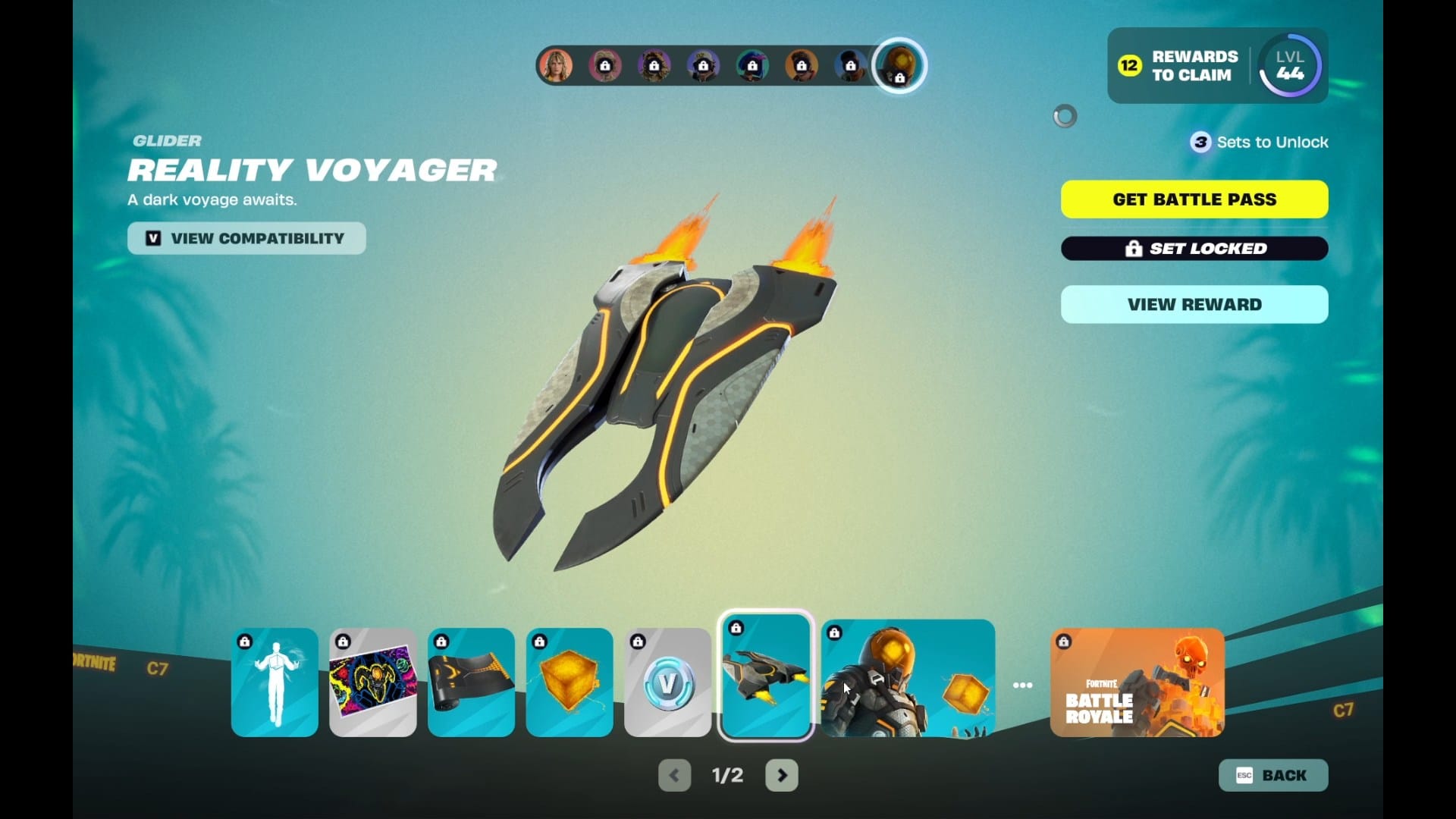Switch to the highlighted golden-helmet character tab
This screenshot has height=819, width=1456.
899,66
